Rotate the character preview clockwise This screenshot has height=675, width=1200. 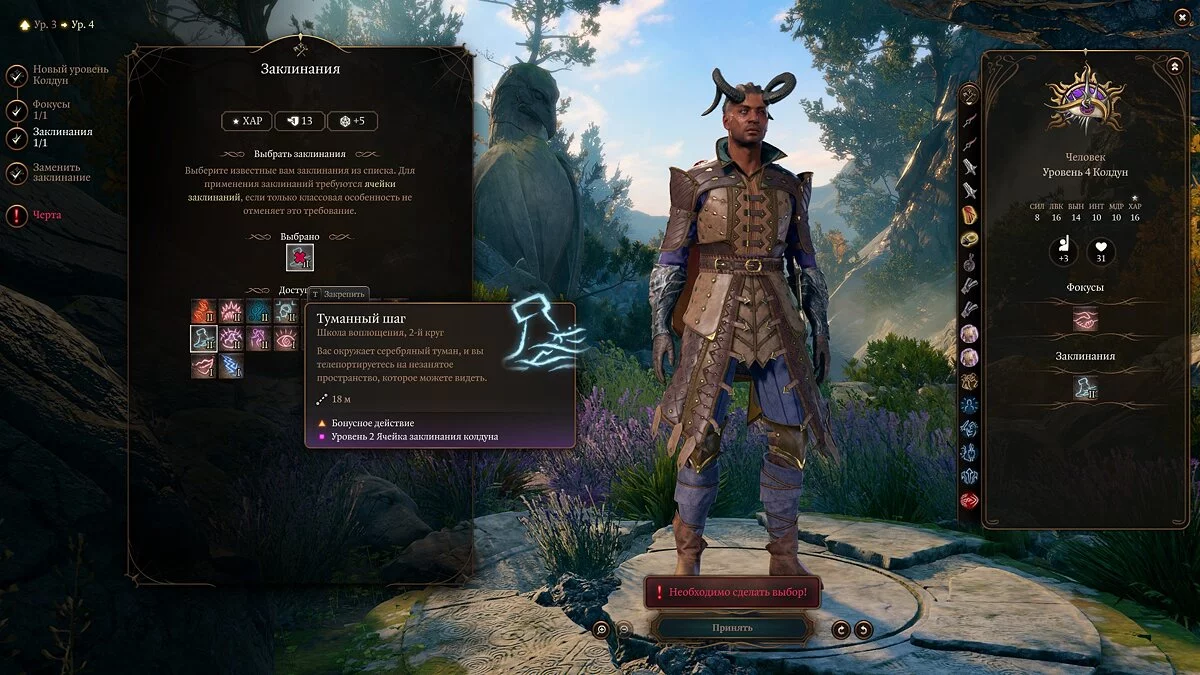point(841,629)
